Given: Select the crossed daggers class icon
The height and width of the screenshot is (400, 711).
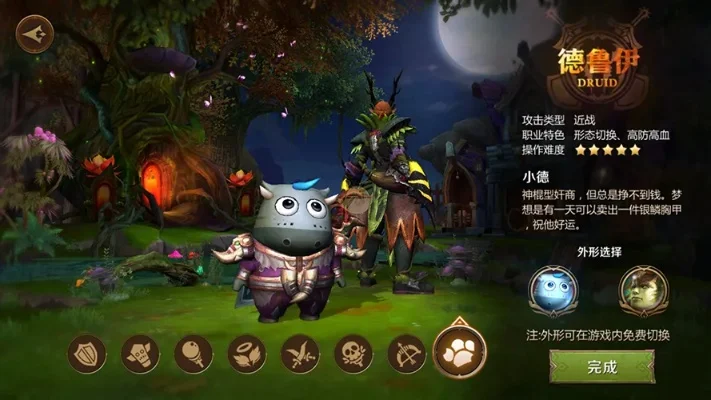Looking at the screenshot, I should tap(300, 353).
